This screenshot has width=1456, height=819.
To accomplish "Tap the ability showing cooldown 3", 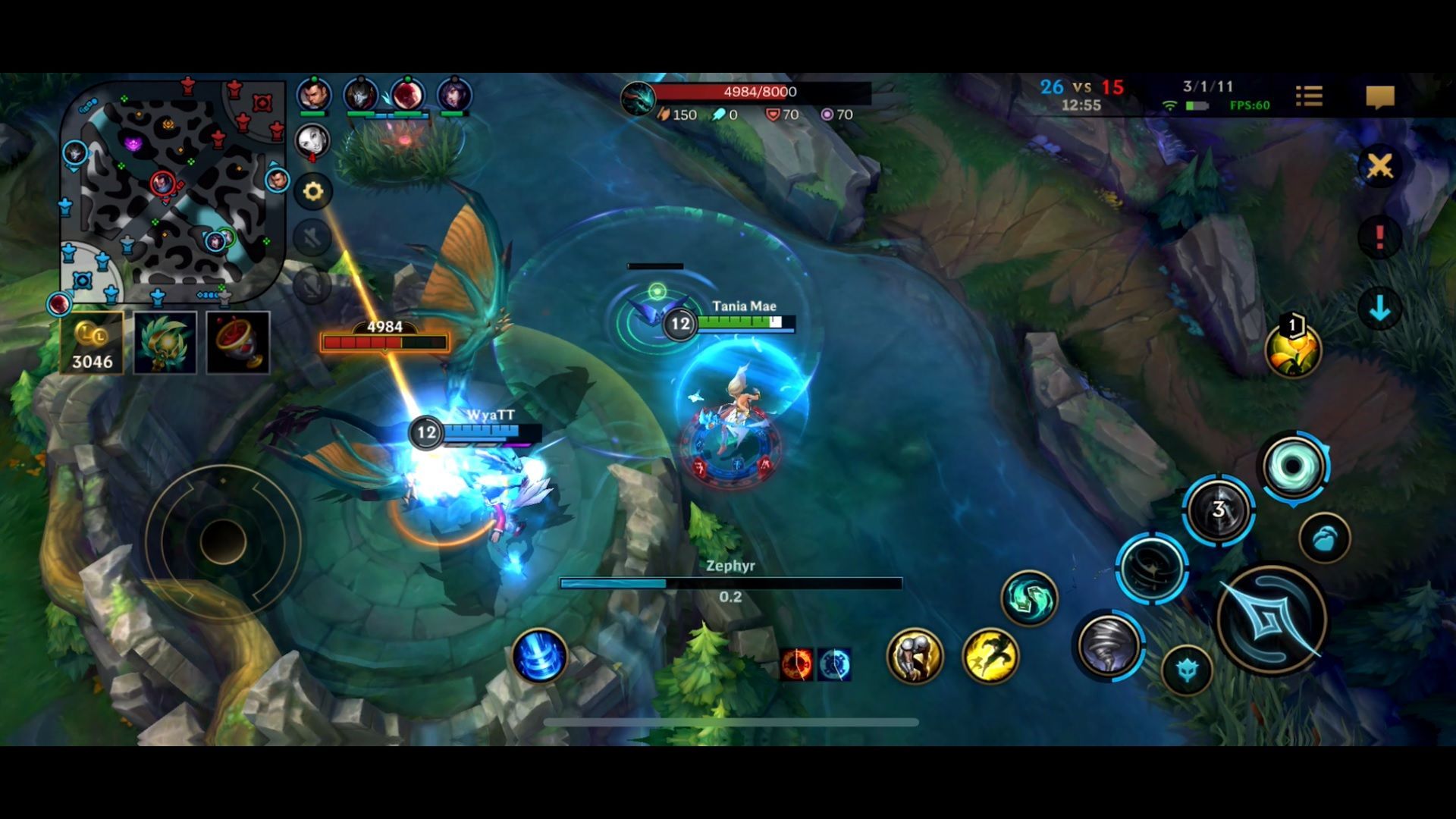I will 1218,510.
